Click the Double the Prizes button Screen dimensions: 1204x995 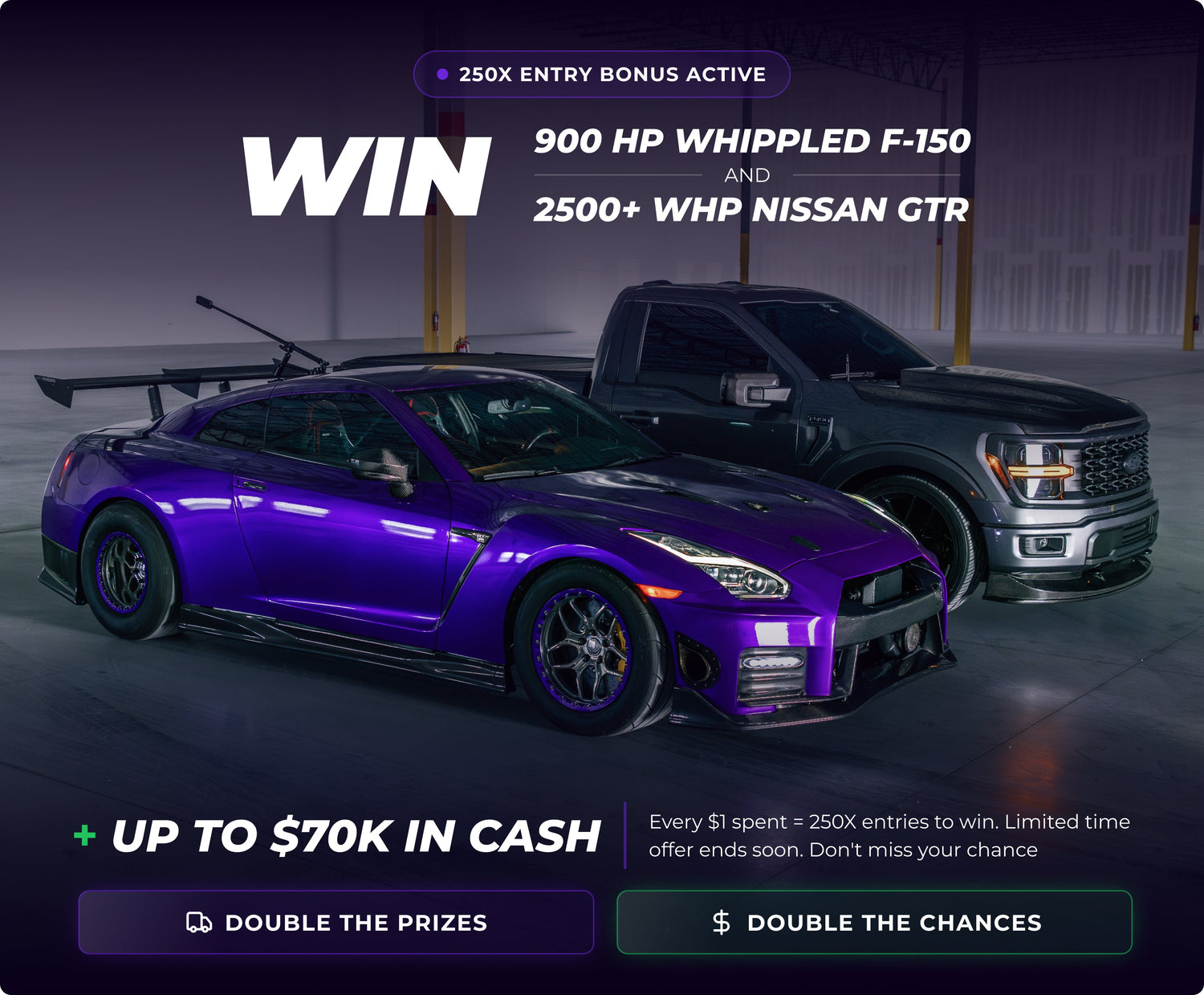[x=336, y=922]
